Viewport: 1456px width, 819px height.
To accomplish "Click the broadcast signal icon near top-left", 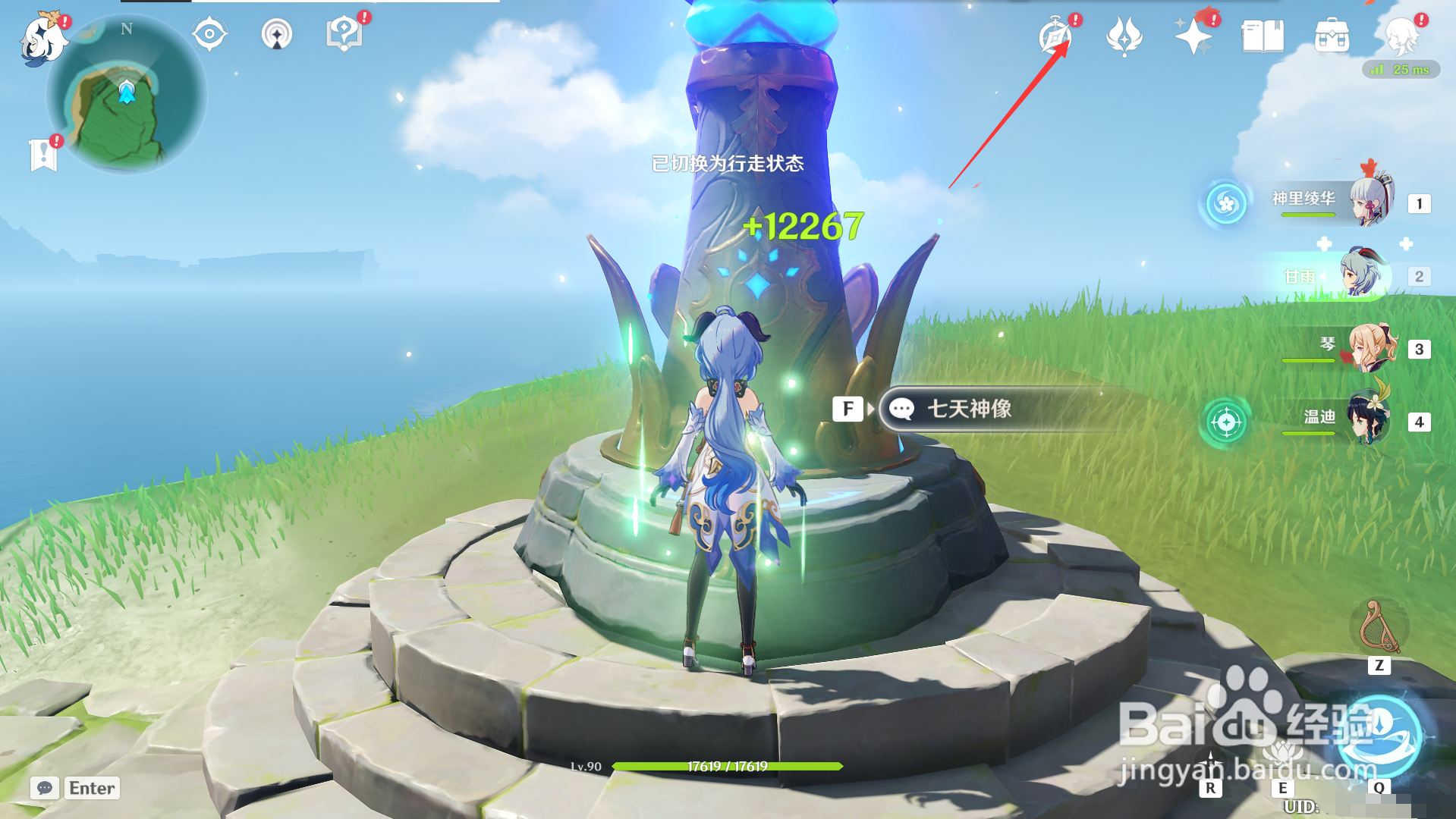I will coord(277,34).
